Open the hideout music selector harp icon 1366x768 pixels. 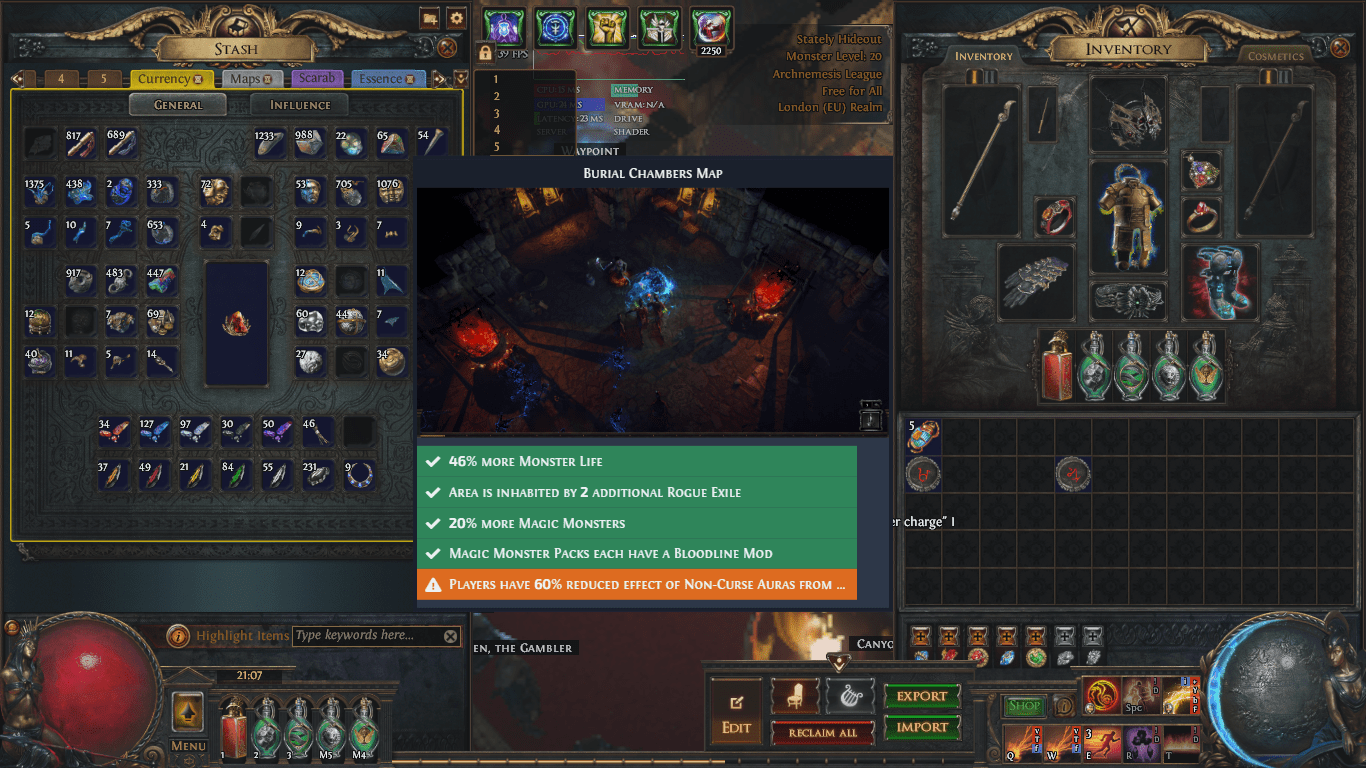(850, 695)
